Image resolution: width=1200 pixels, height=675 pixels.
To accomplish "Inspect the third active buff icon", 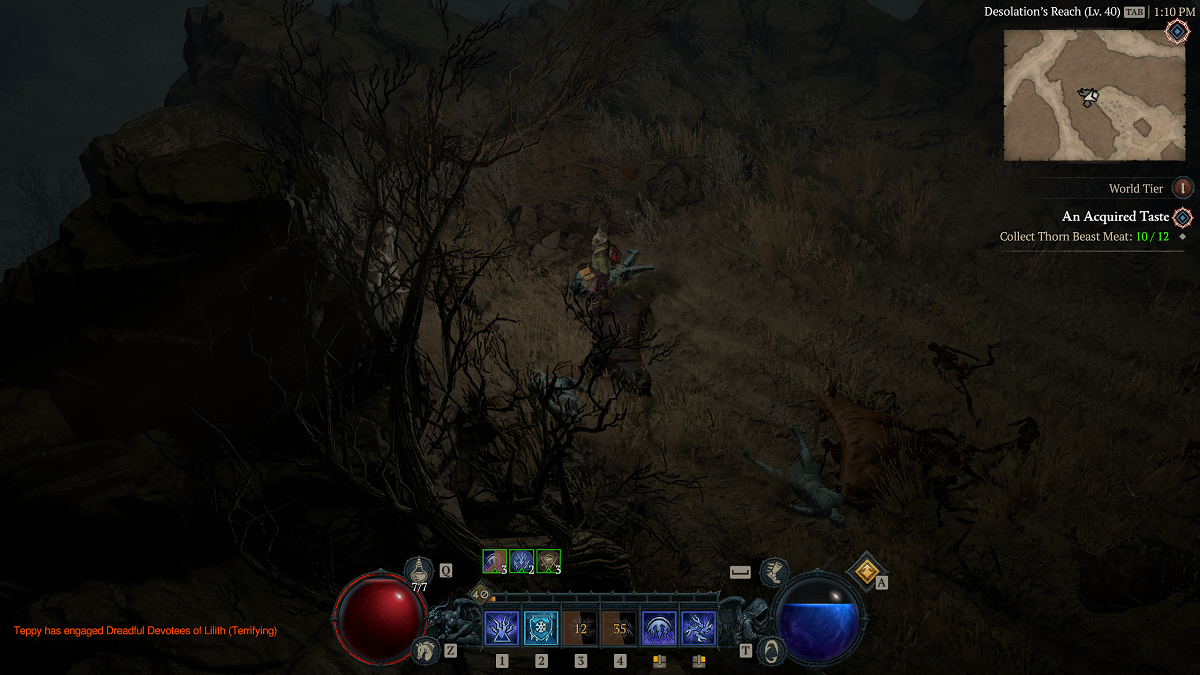I will (x=547, y=562).
